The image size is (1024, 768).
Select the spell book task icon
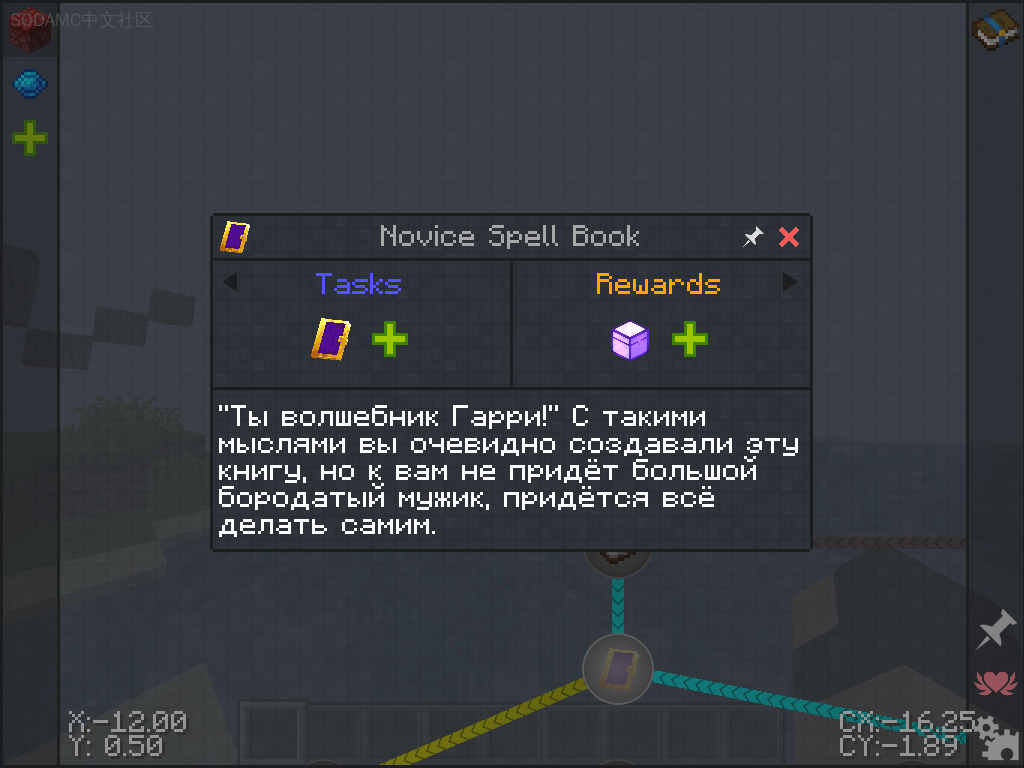(331, 340)
